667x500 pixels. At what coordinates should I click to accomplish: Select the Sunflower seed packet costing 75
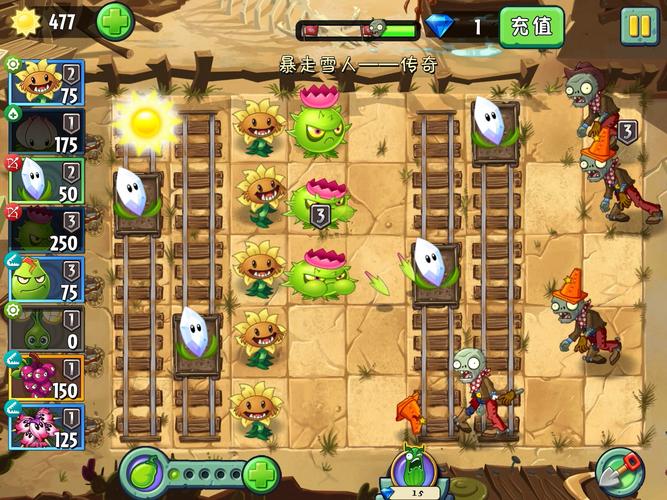click(46, 82)
